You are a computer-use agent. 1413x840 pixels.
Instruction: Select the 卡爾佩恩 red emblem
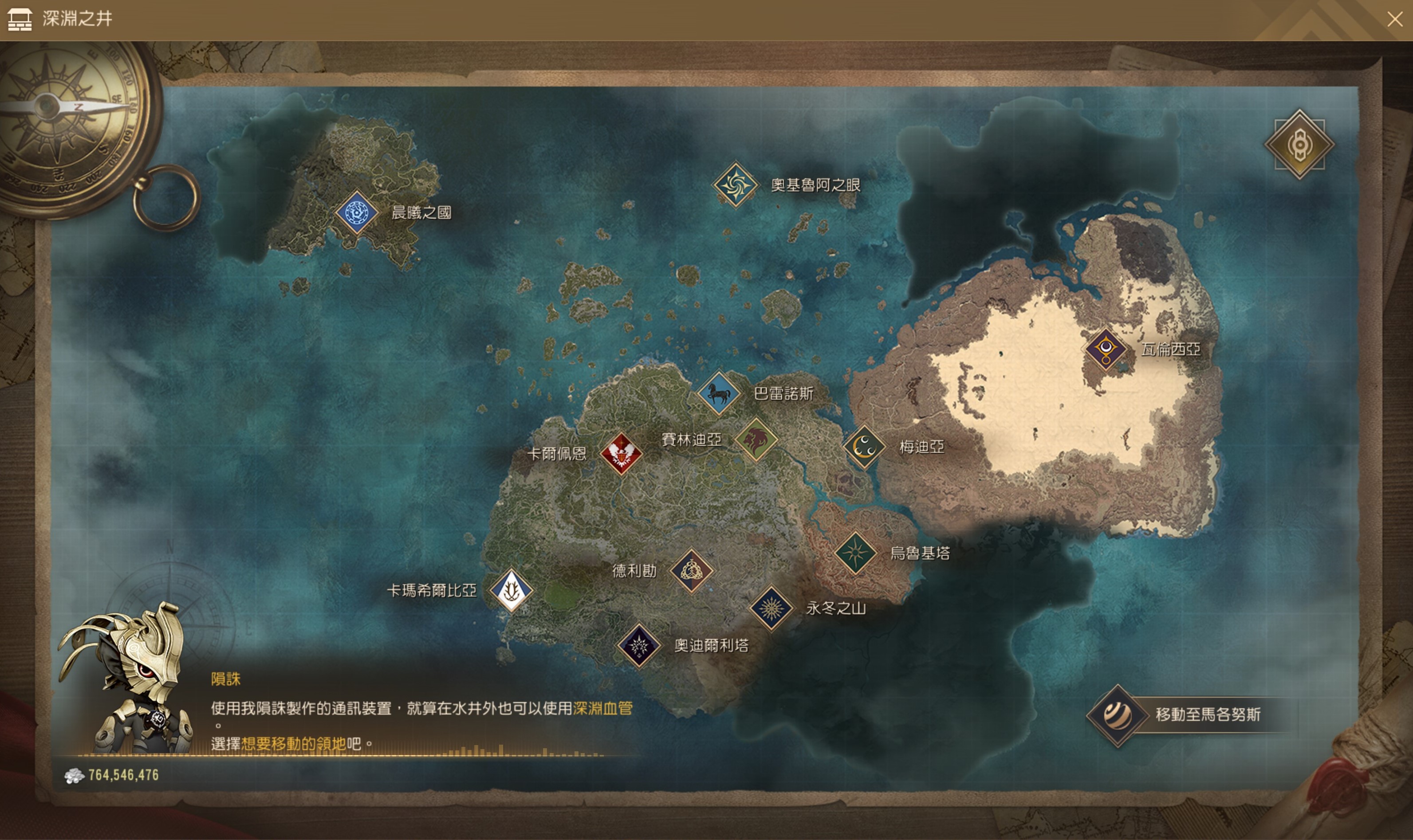(621, 453)
